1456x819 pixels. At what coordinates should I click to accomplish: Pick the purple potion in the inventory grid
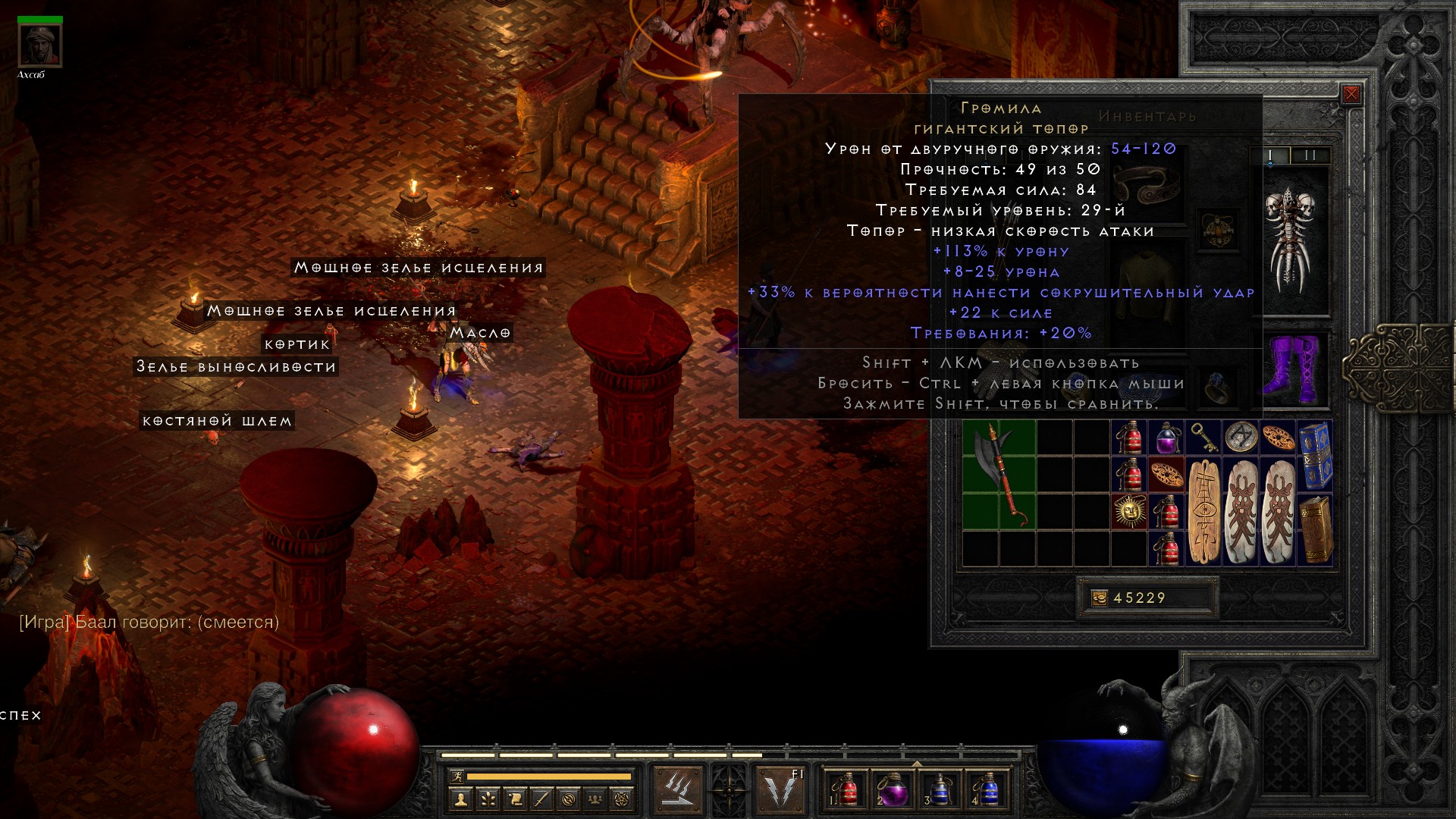(1166, 438)
